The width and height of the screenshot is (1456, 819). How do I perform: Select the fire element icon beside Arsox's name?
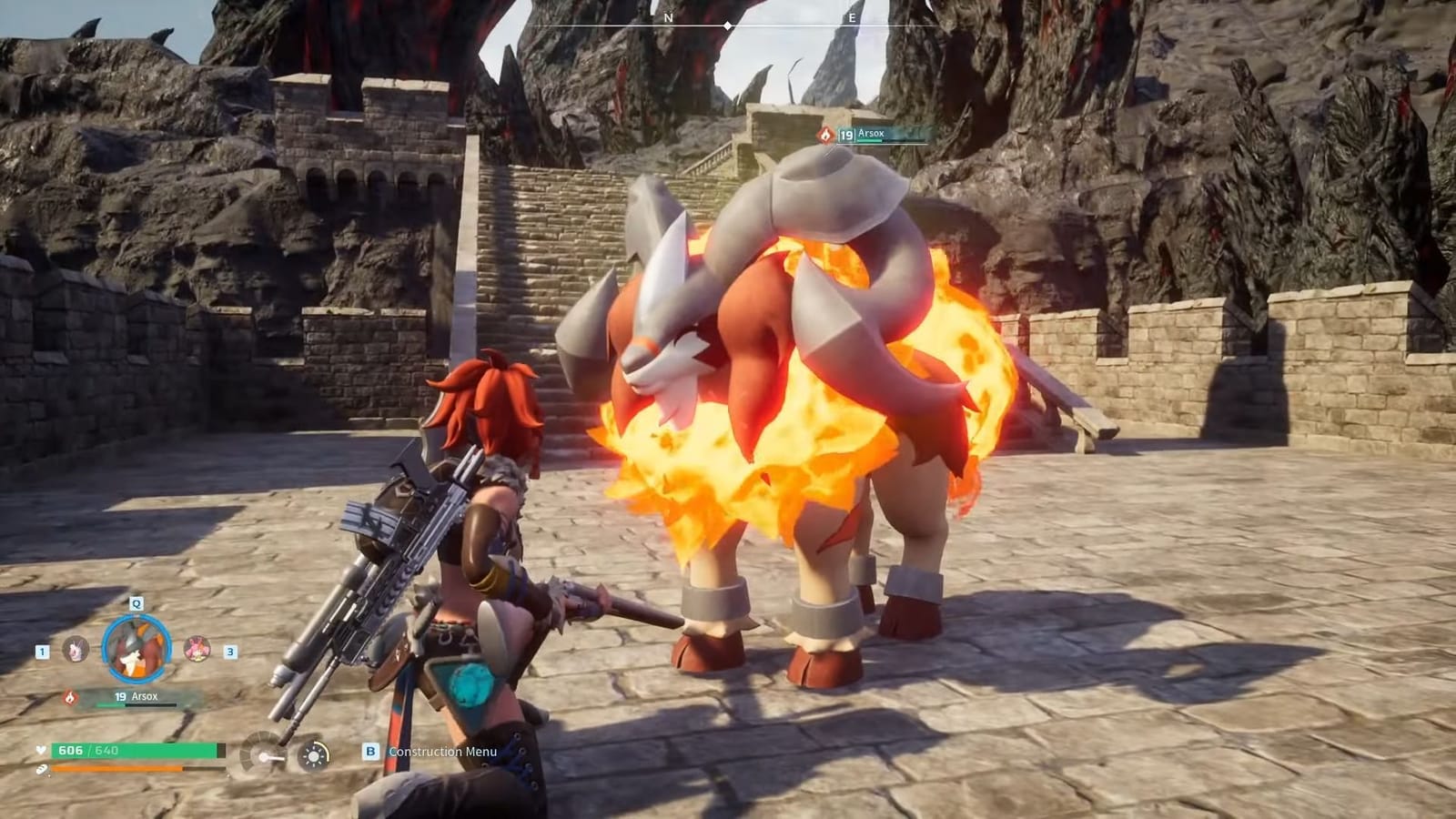click(69, 698)
